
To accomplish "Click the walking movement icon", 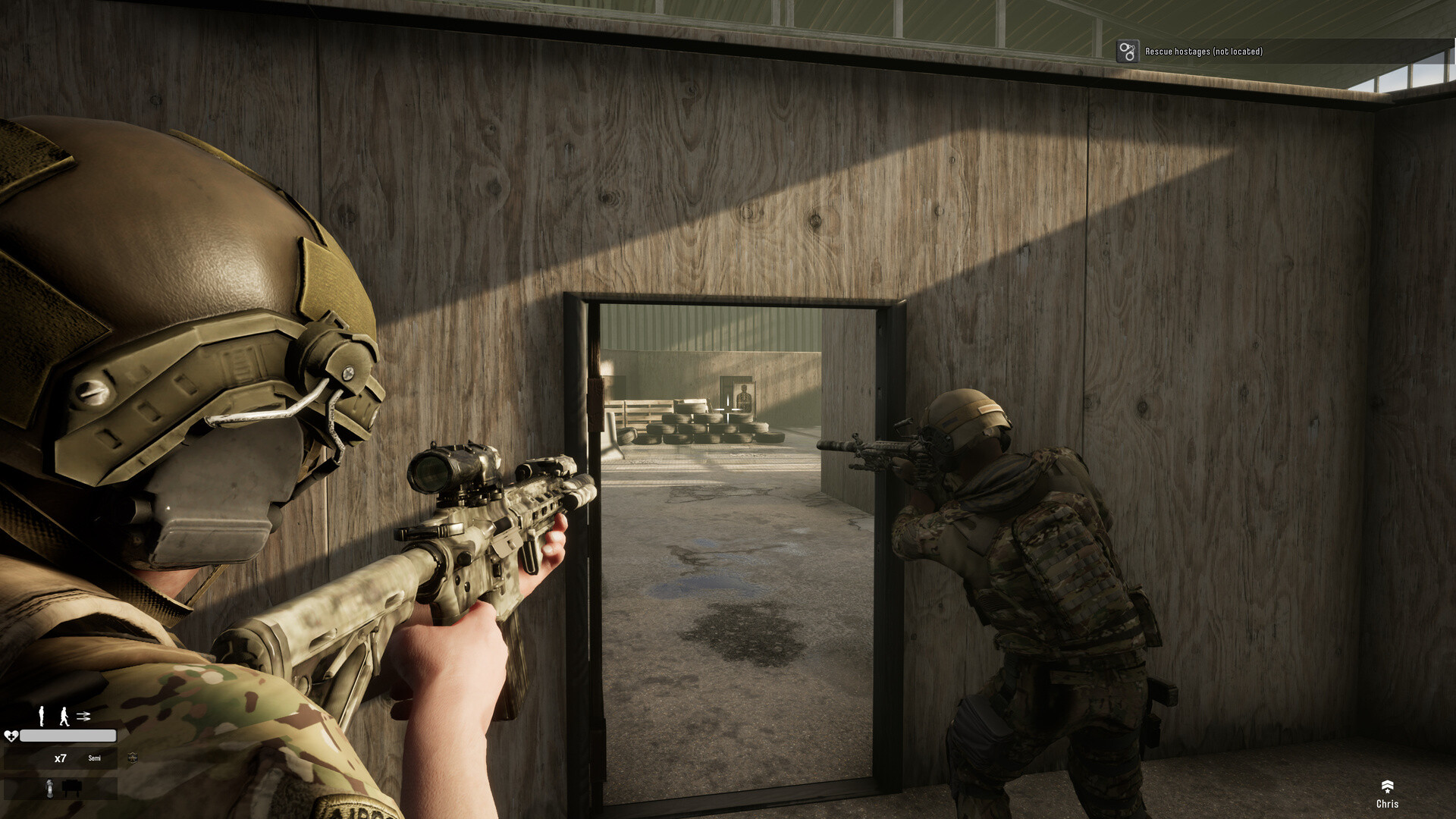I will coord(64,716).
